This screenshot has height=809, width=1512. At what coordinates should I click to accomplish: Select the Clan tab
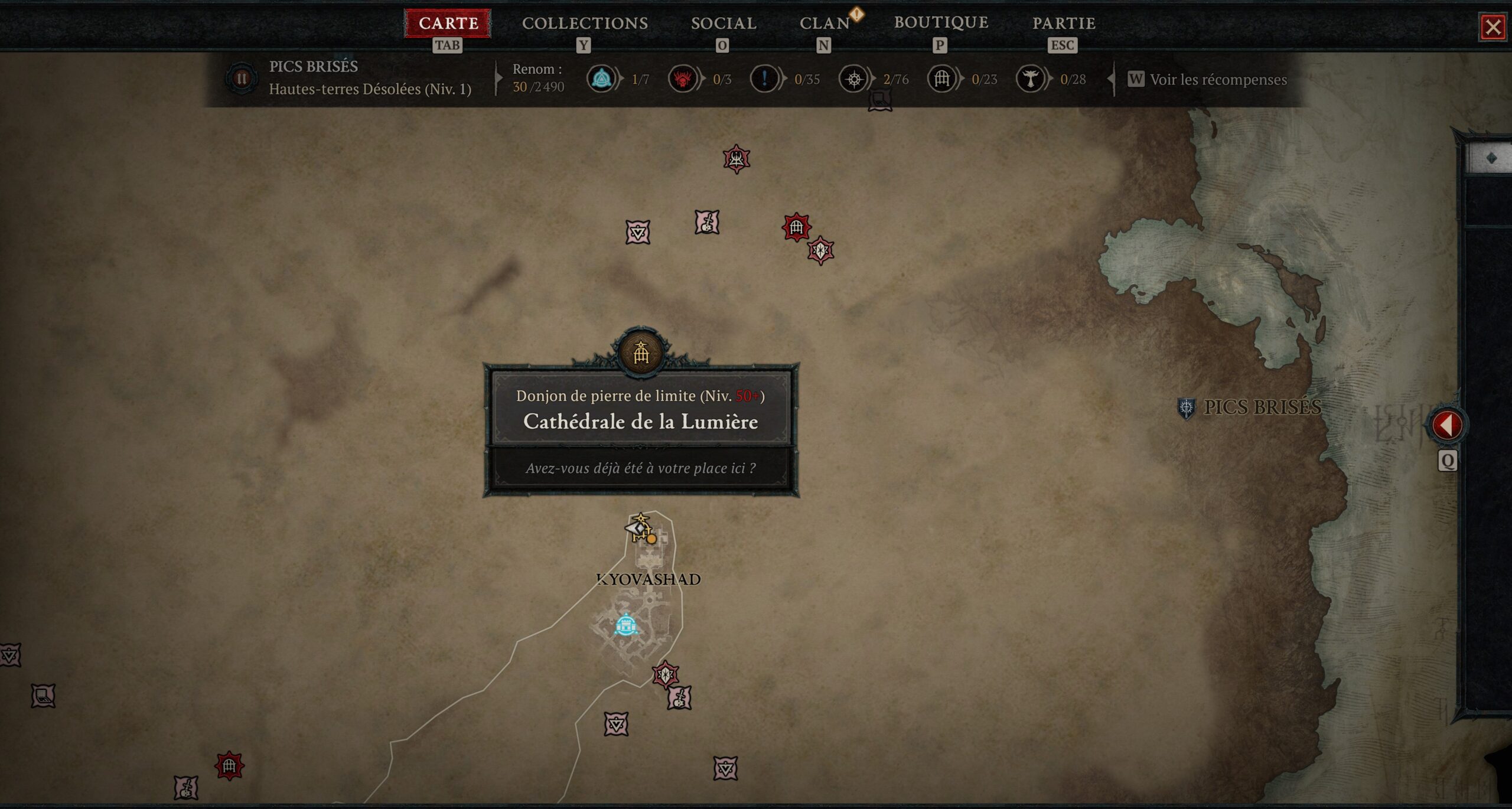pos(825,24)
